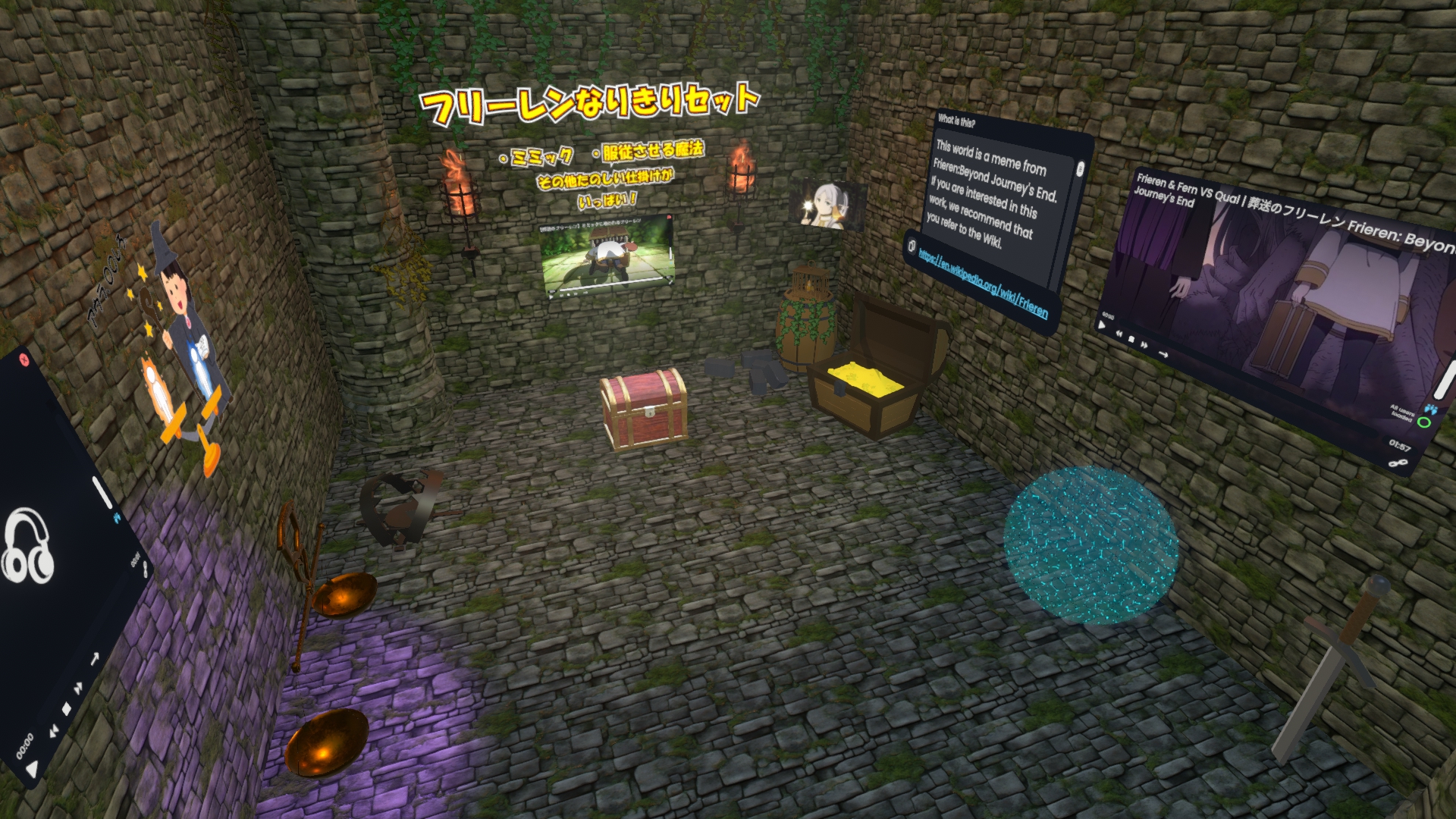Screen dimensions: 1456x819
Task: Click the copy icon beside the Wikipedia link
Action: click(x=911, y=246)
